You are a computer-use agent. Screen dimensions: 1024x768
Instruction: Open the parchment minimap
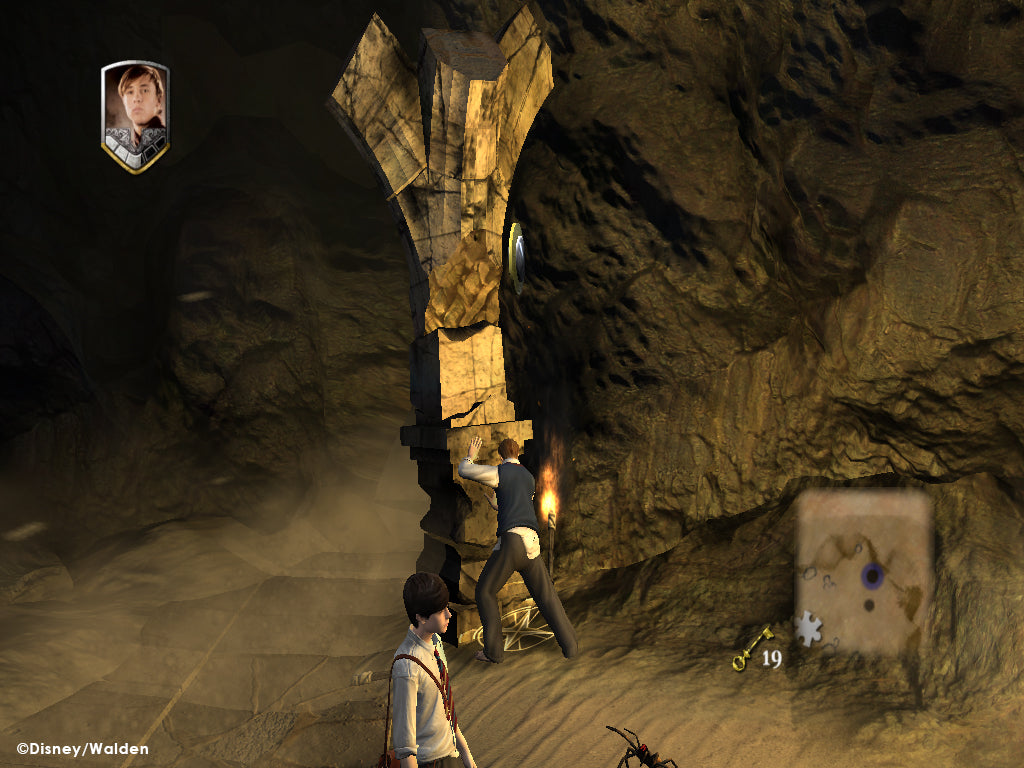click(x=865, y=571)
